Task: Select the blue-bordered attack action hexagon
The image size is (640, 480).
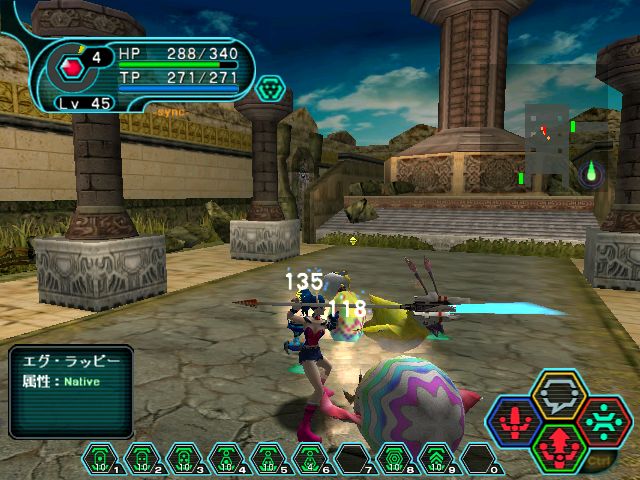Action: 515,422
